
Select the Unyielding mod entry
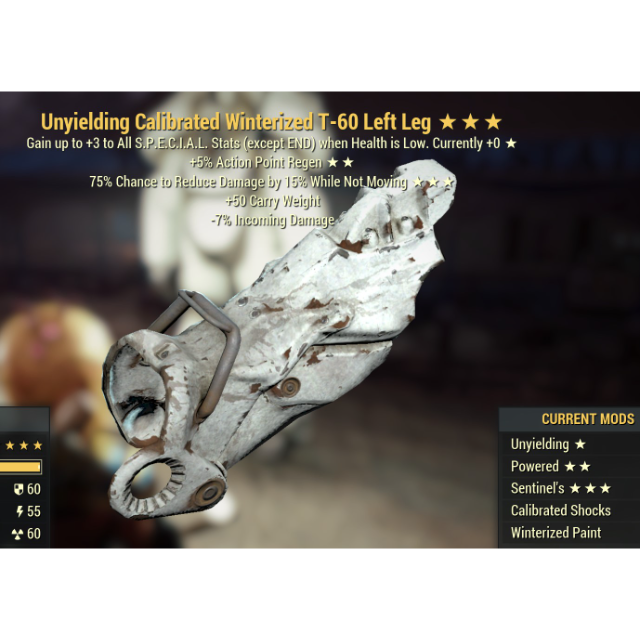click(x=549, y=444)
